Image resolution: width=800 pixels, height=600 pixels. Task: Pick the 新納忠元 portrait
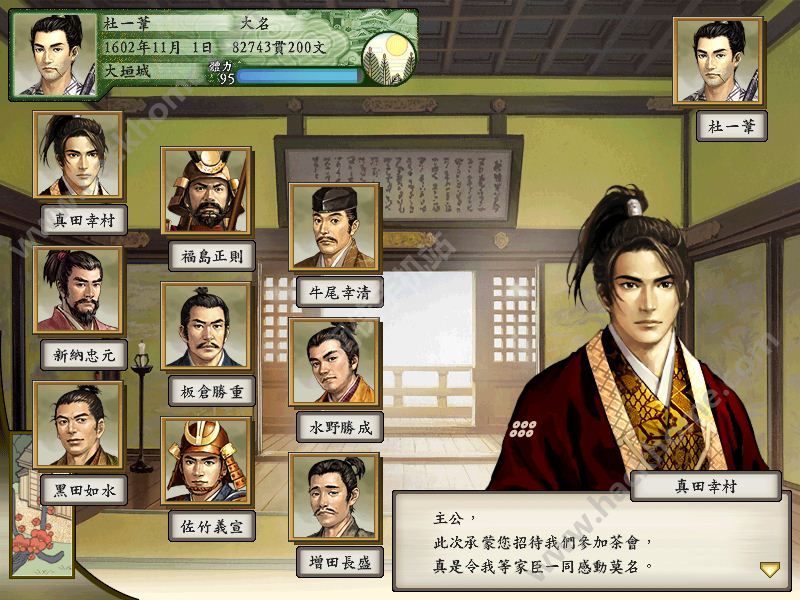(78, 290)
